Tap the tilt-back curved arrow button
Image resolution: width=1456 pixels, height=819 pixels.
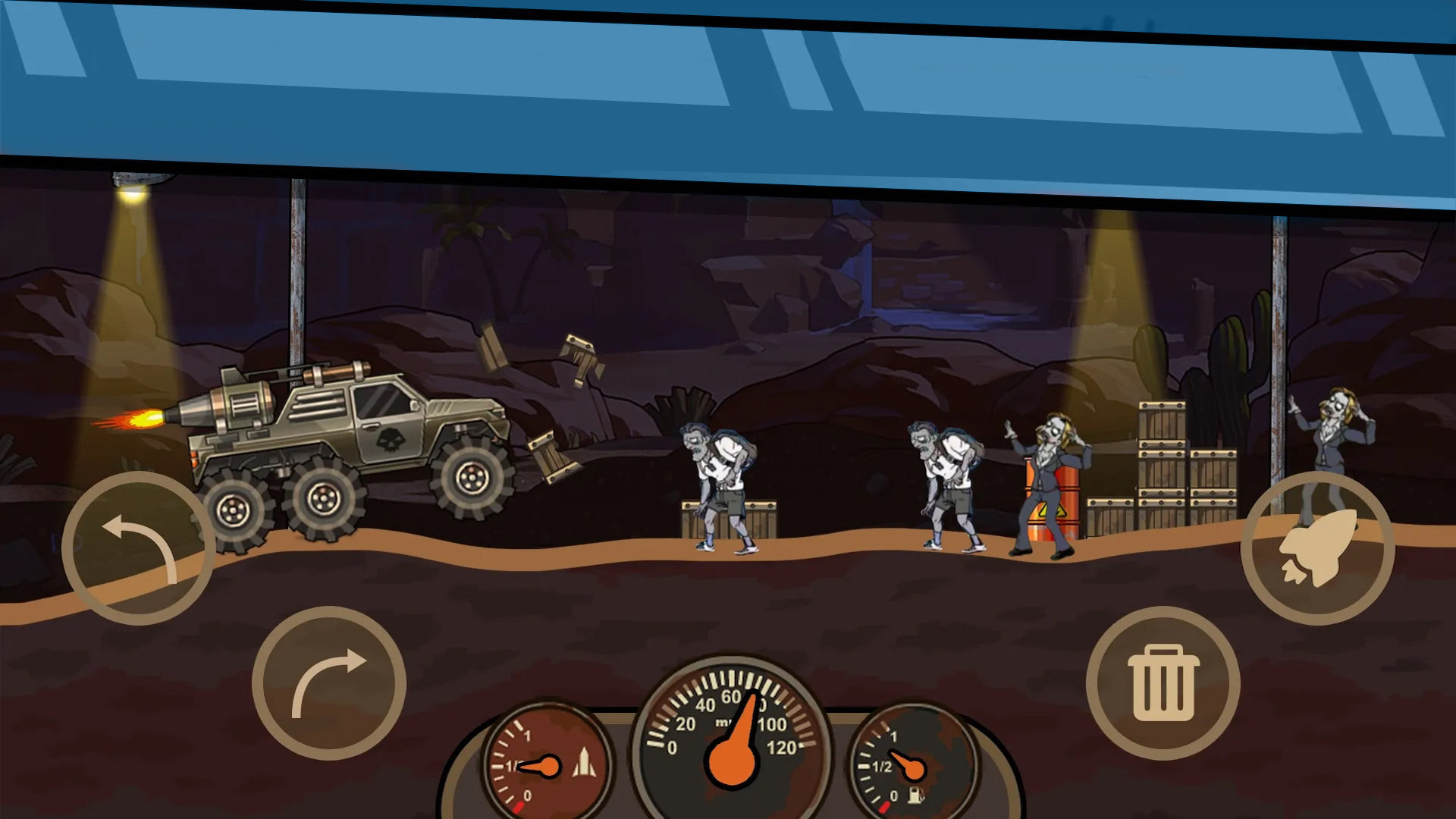point(139,548)
